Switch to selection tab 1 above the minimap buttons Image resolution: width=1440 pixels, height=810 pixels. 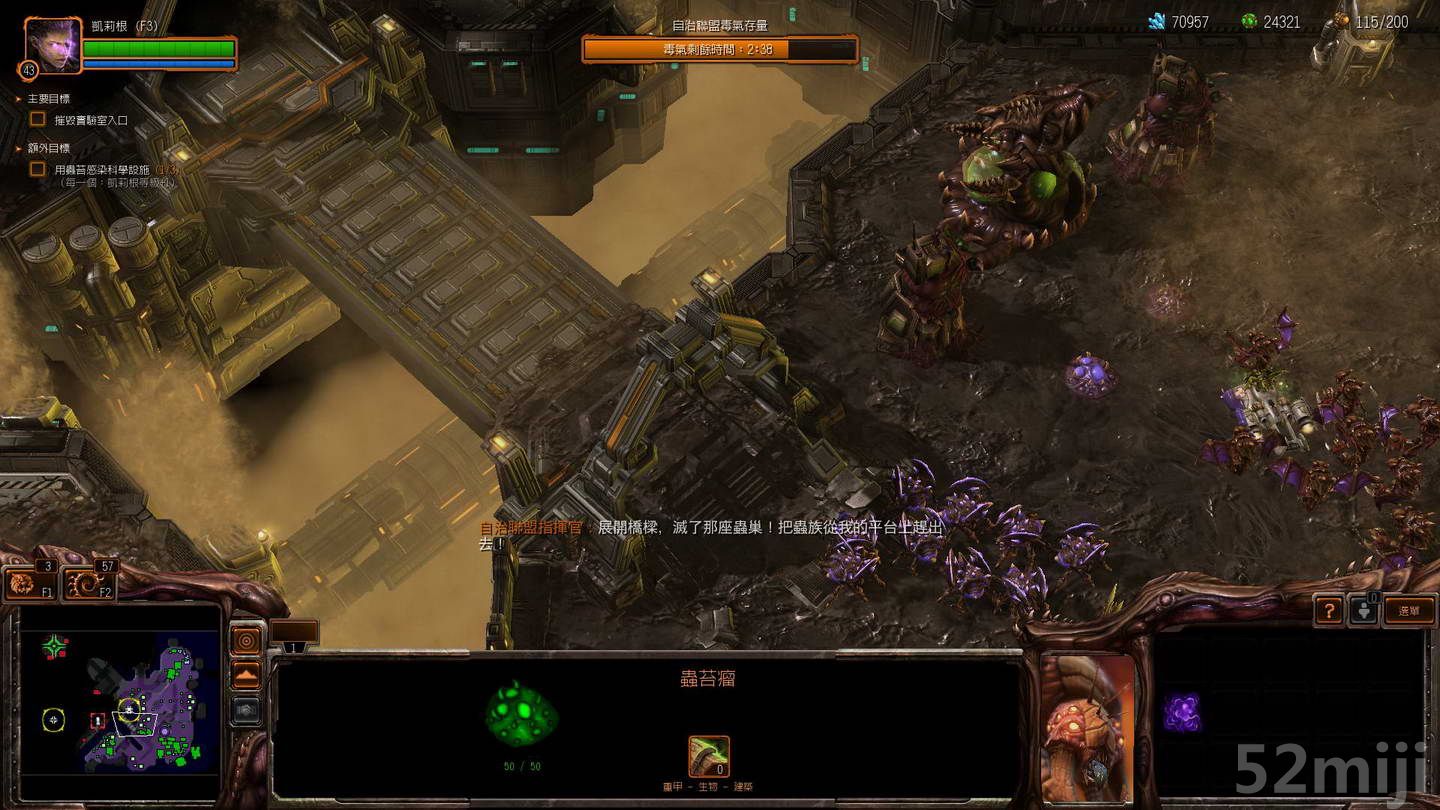[295, 647]
